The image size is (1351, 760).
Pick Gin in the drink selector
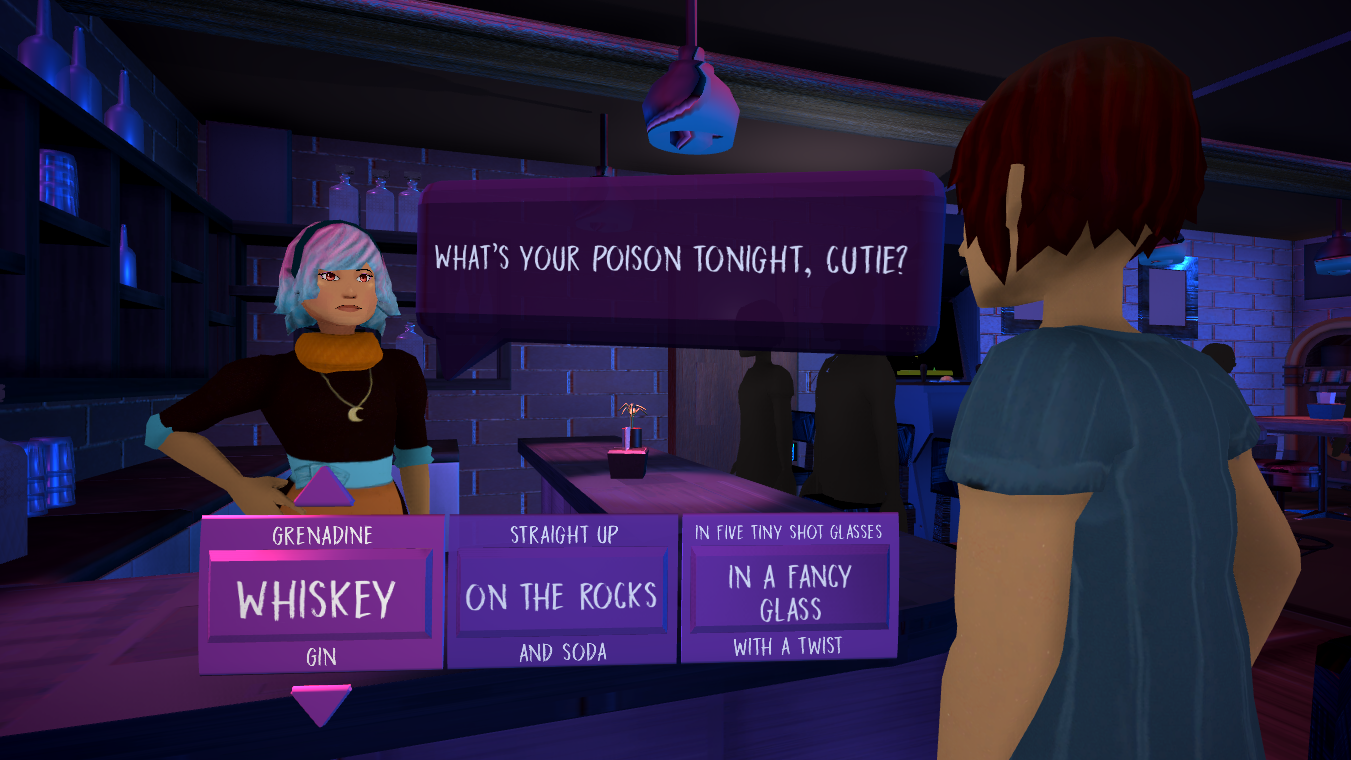click(321, 656)
